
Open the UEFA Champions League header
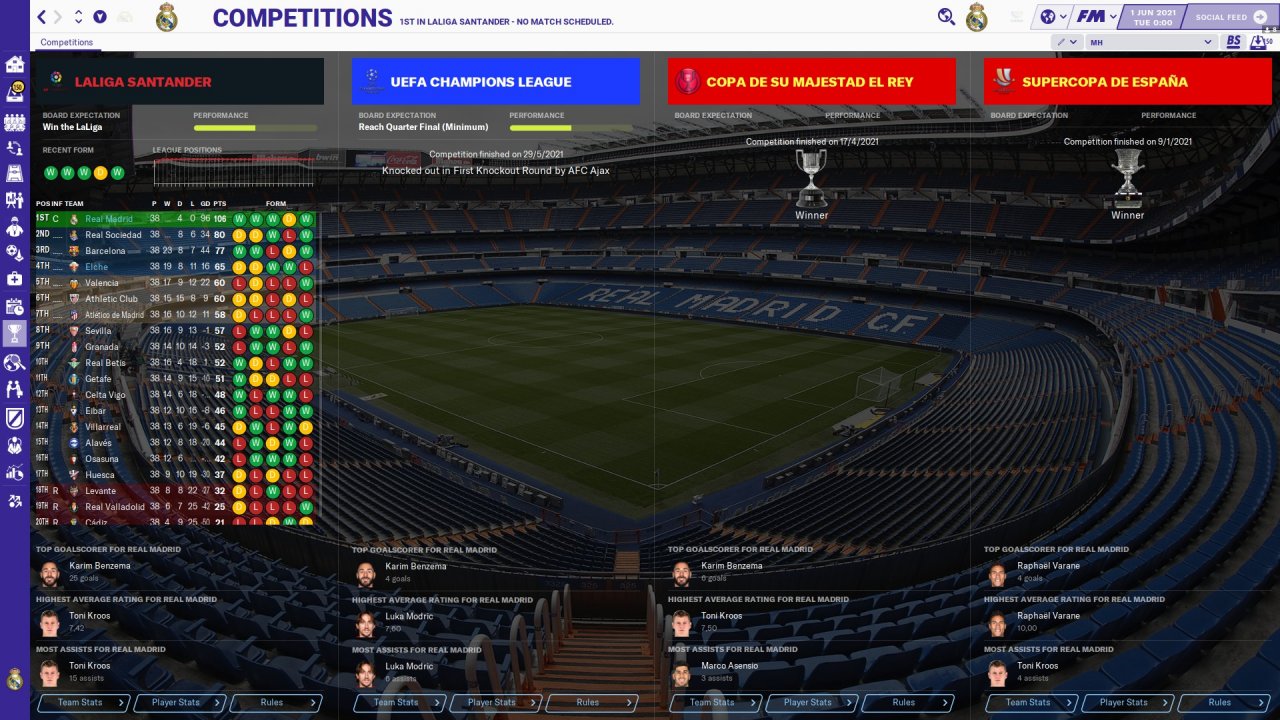495,82
